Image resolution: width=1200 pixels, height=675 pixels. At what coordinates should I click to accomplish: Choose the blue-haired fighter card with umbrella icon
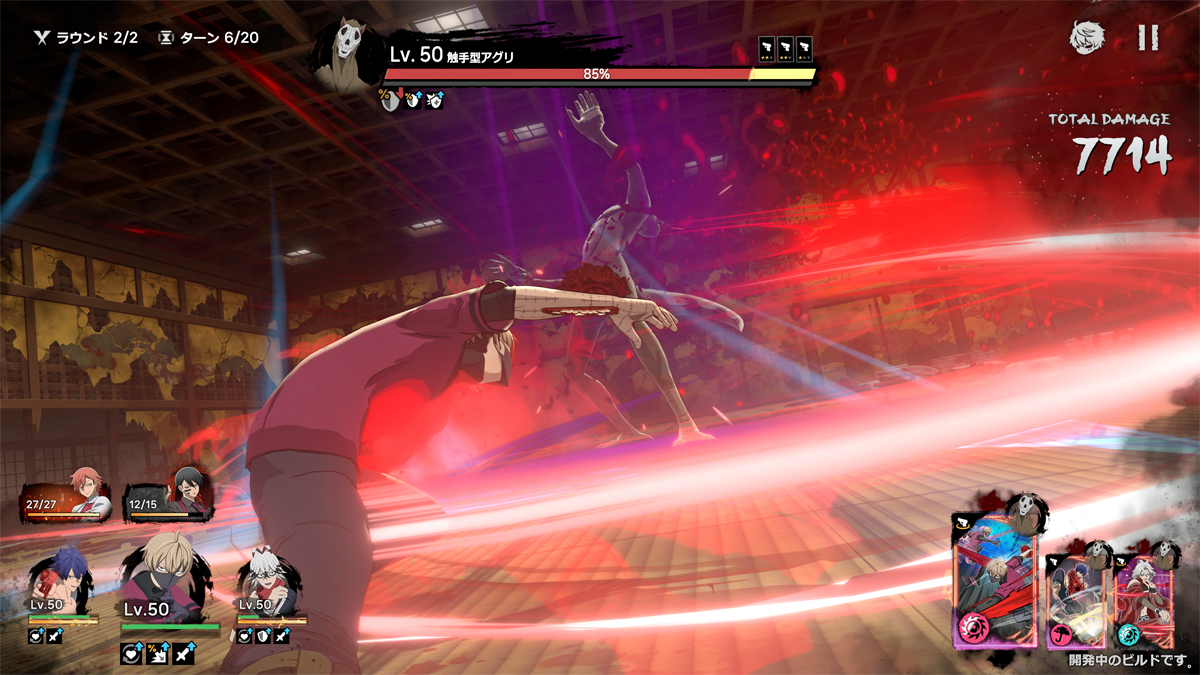pos(1076,598)
